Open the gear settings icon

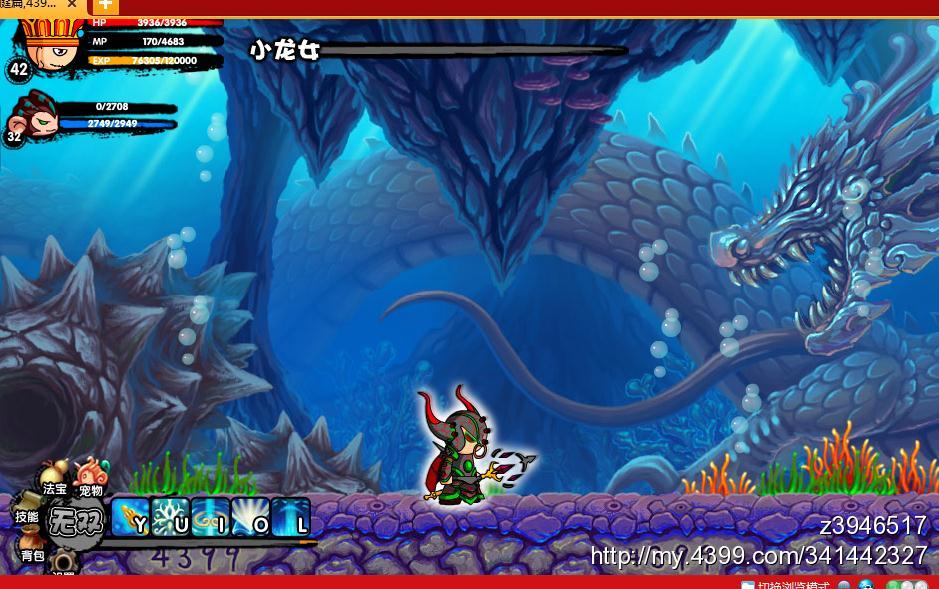[64, 565]
